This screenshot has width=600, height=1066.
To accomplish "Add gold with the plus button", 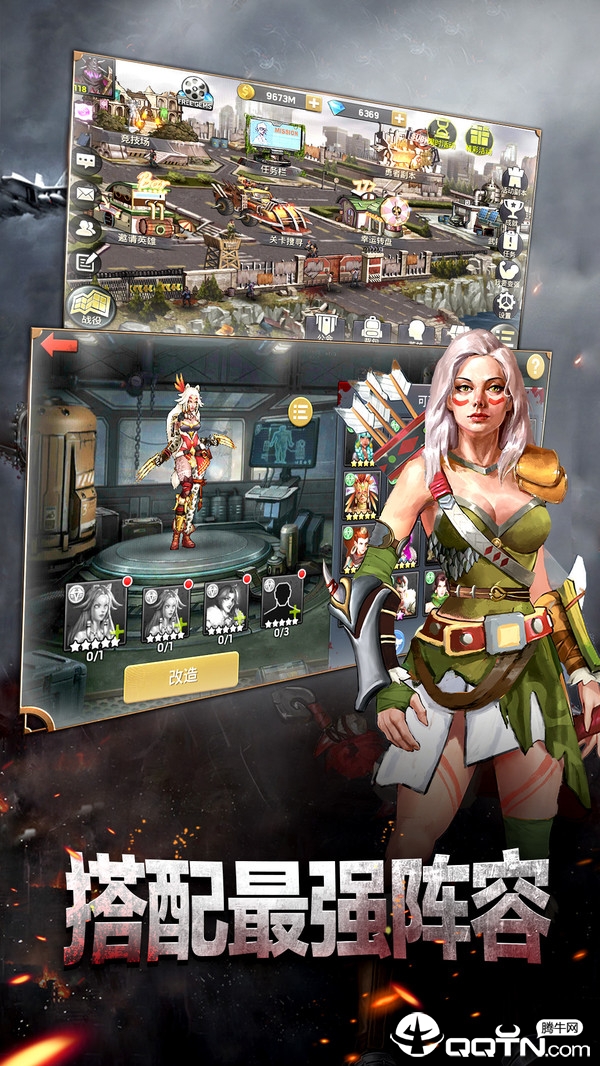I will coord(314,103).
